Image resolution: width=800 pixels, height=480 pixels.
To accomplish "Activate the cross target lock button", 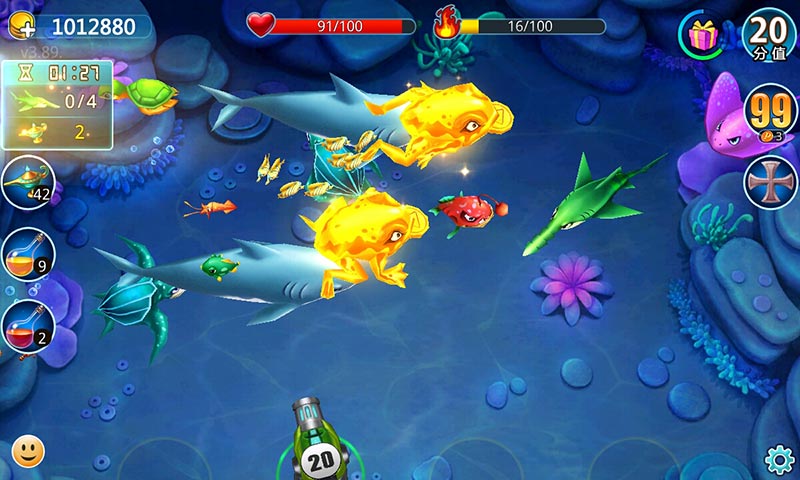I will tap(769, 183).
